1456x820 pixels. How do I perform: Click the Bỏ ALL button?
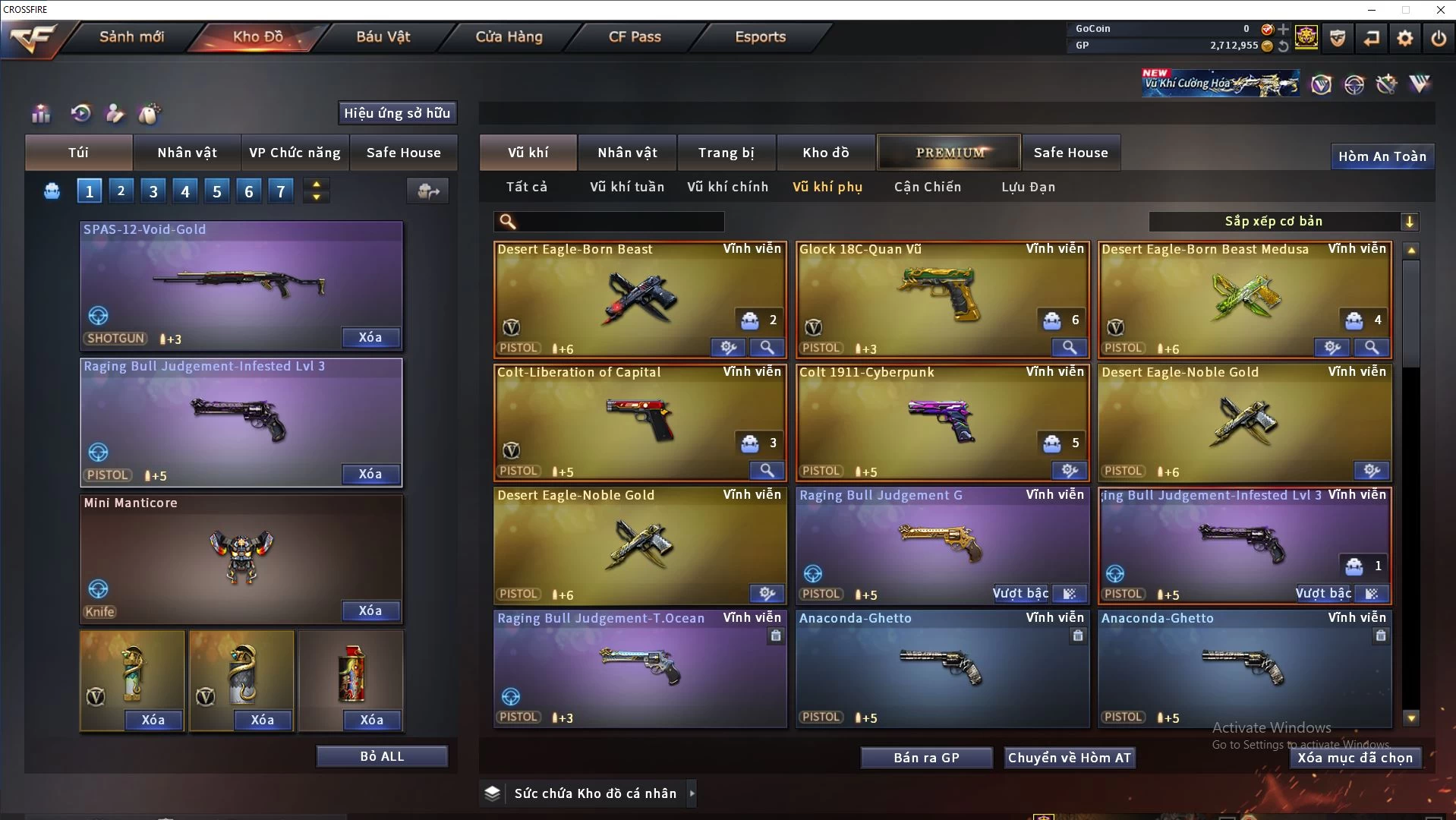point(382,756)
